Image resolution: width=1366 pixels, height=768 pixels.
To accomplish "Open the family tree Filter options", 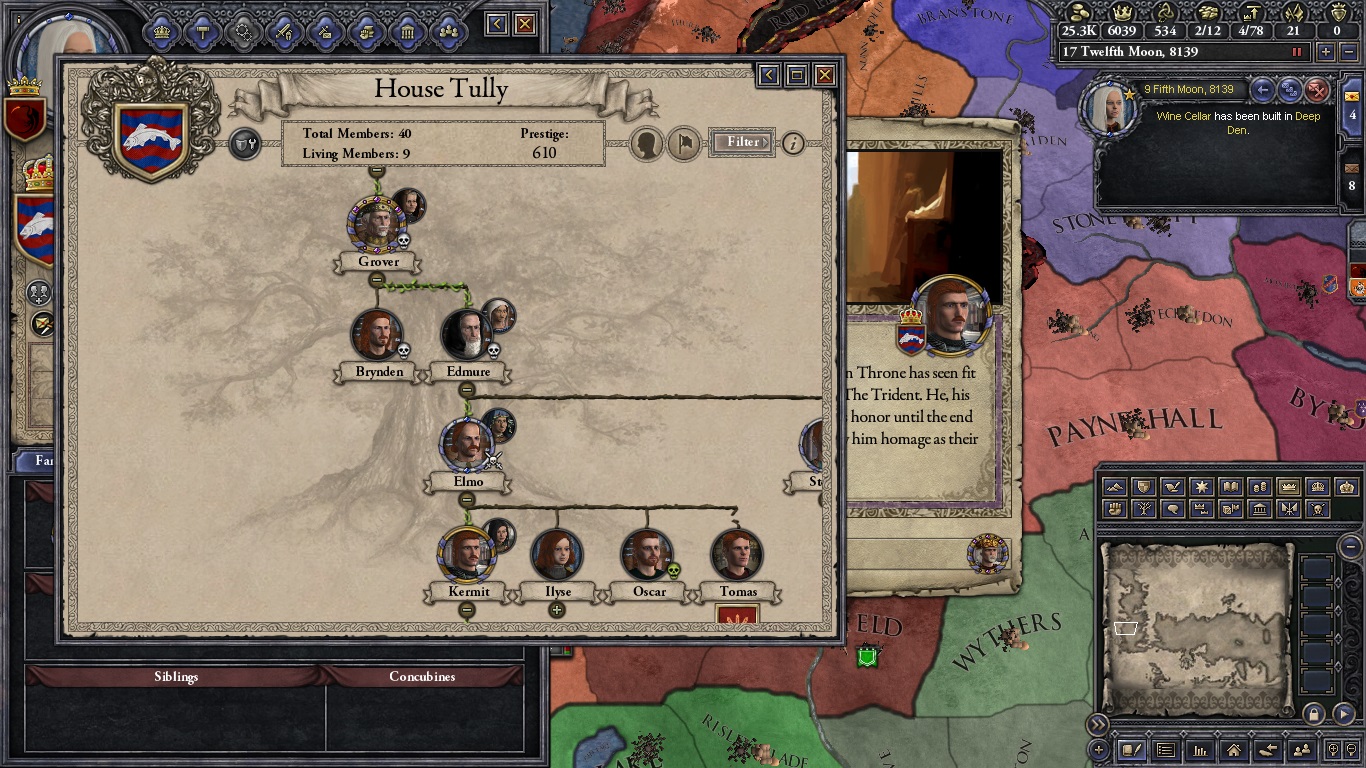I will click(x=742, y=142).
